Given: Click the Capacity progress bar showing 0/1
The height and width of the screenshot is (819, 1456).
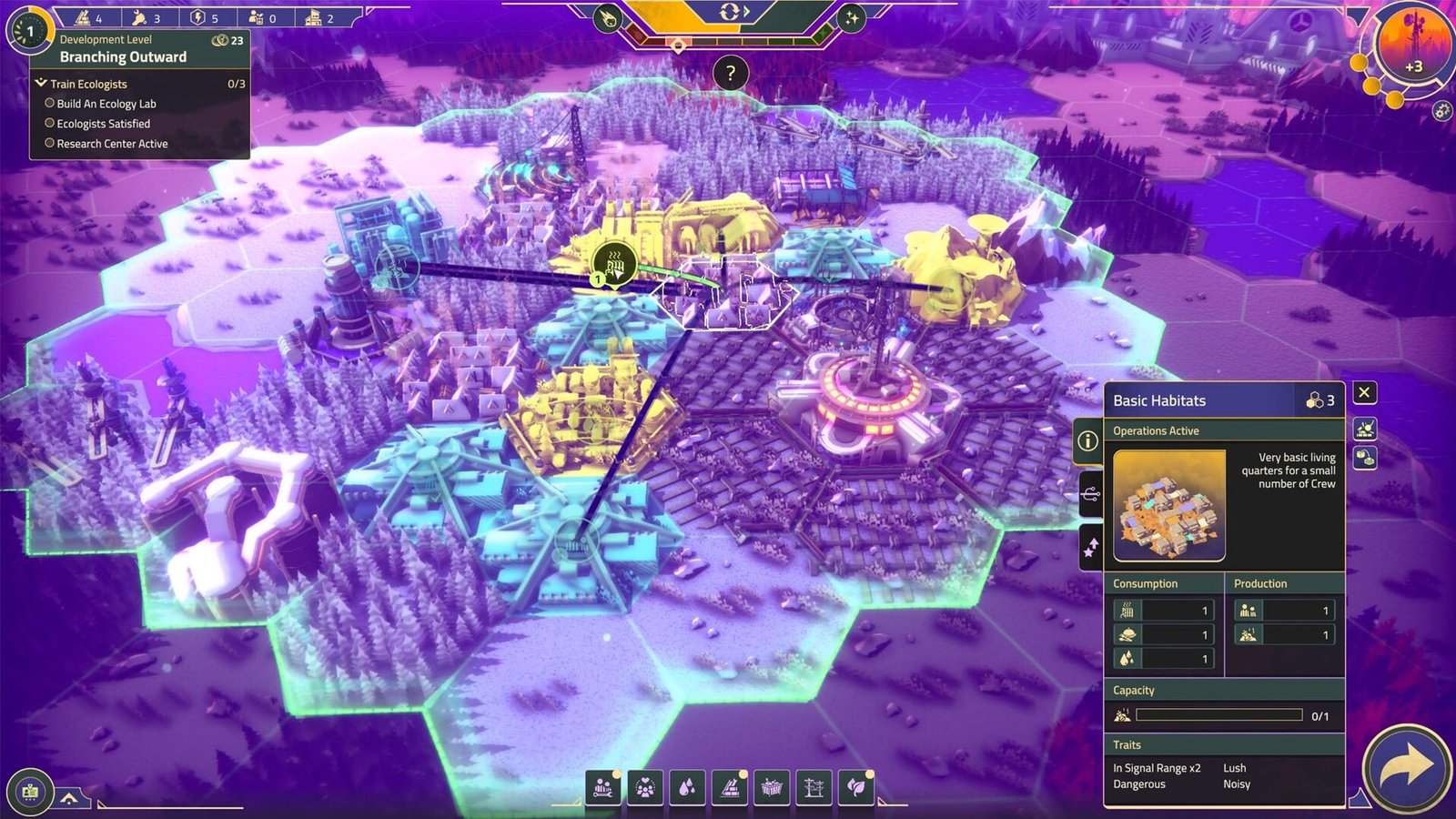Looking at the screenshot, I should tap(1219, 714).
